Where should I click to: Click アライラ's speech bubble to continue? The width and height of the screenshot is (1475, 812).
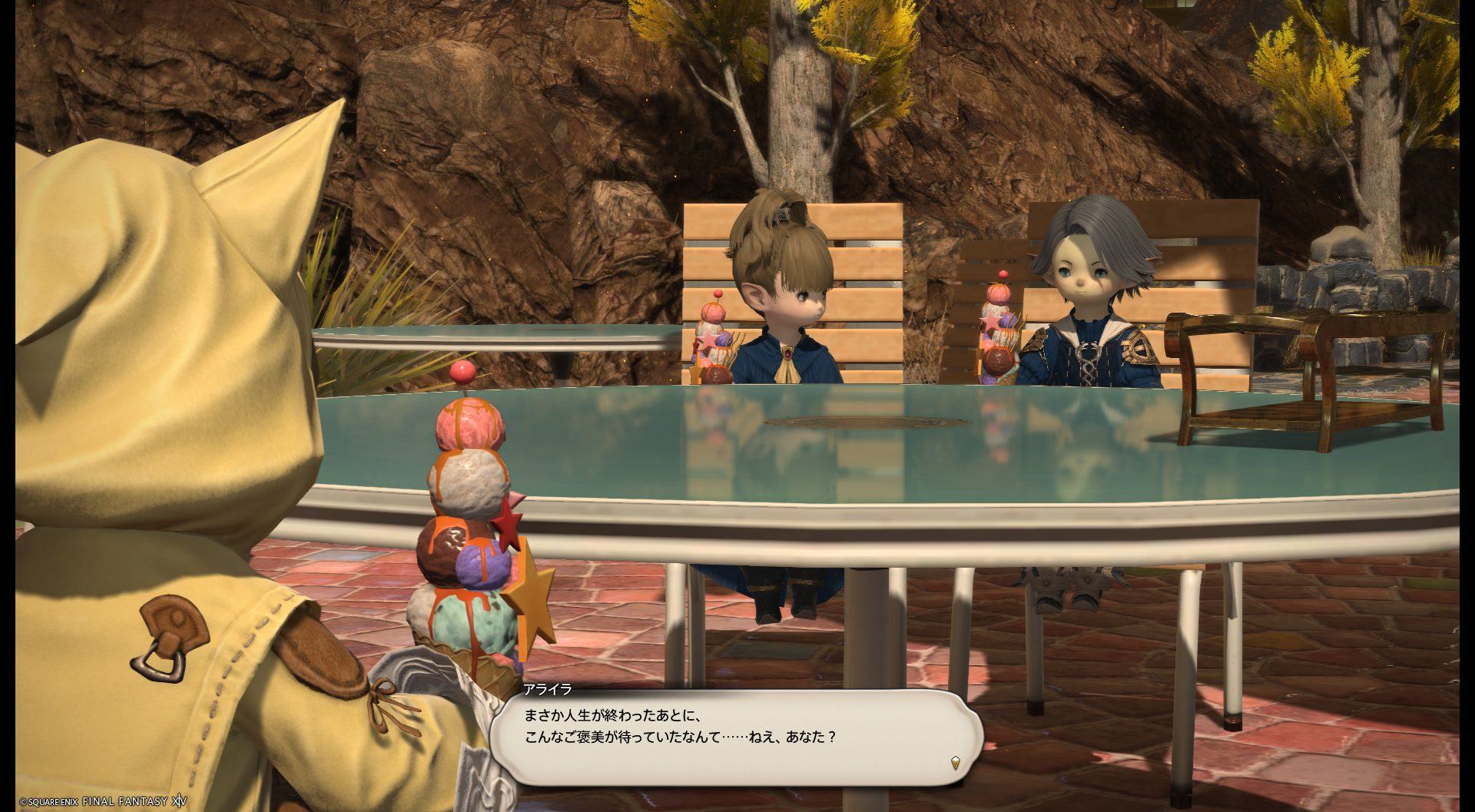click(736, 737)
